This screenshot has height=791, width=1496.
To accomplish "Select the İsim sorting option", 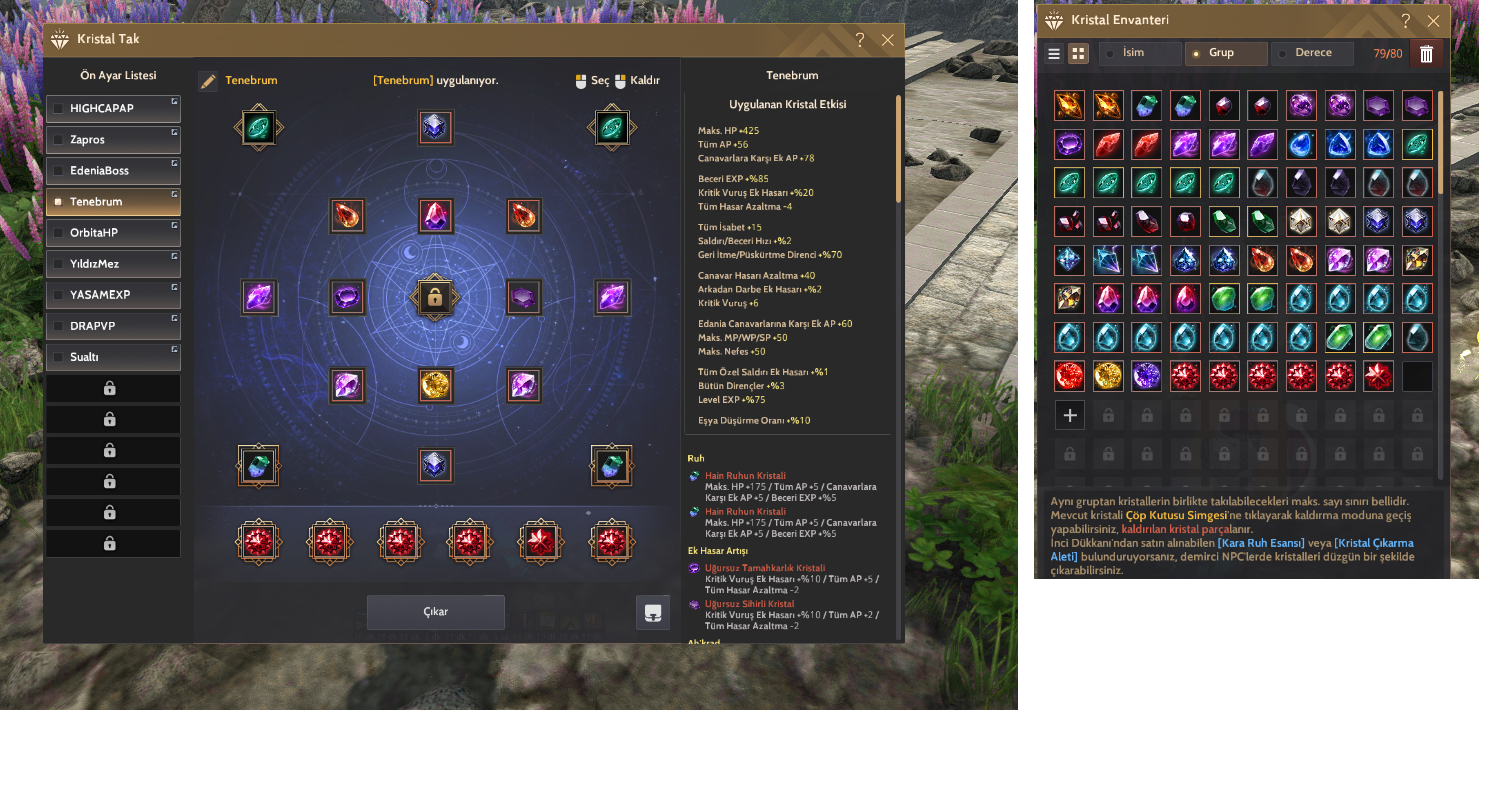I will point(1141,53).
